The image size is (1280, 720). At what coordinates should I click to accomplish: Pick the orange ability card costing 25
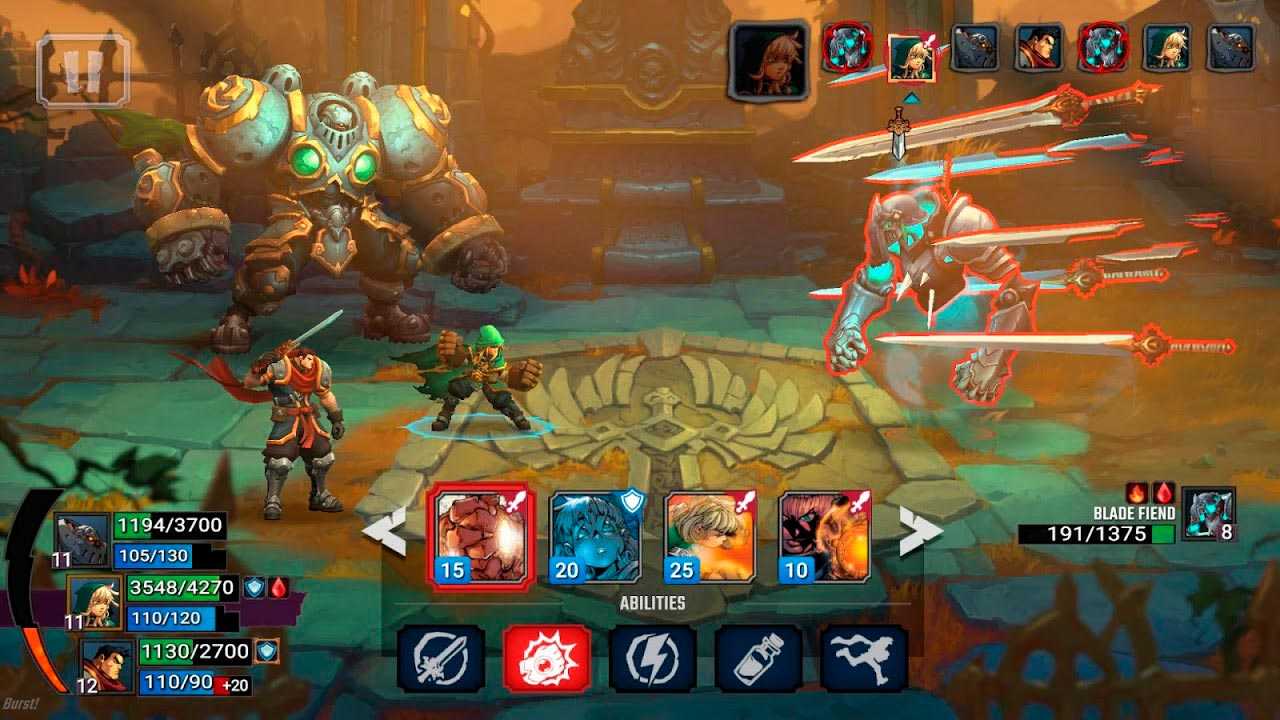click(x=710, y=536)
